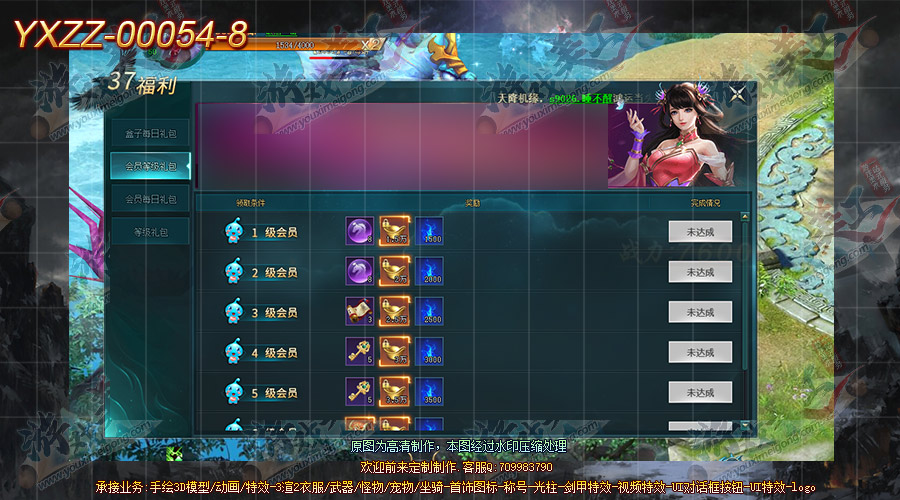Show the 等级礼包 tab

click(x=150, y=233)
